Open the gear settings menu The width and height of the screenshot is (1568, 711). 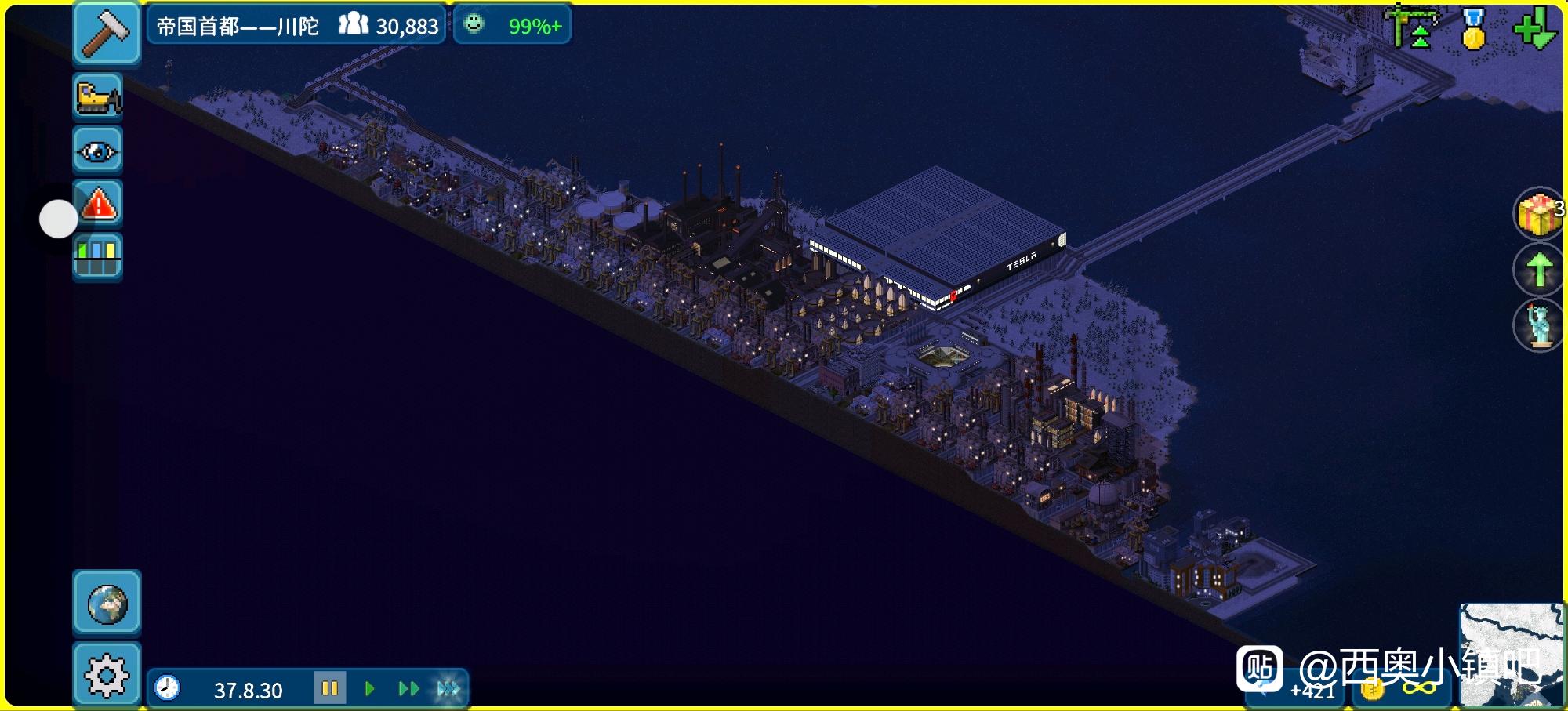point(107,675)
